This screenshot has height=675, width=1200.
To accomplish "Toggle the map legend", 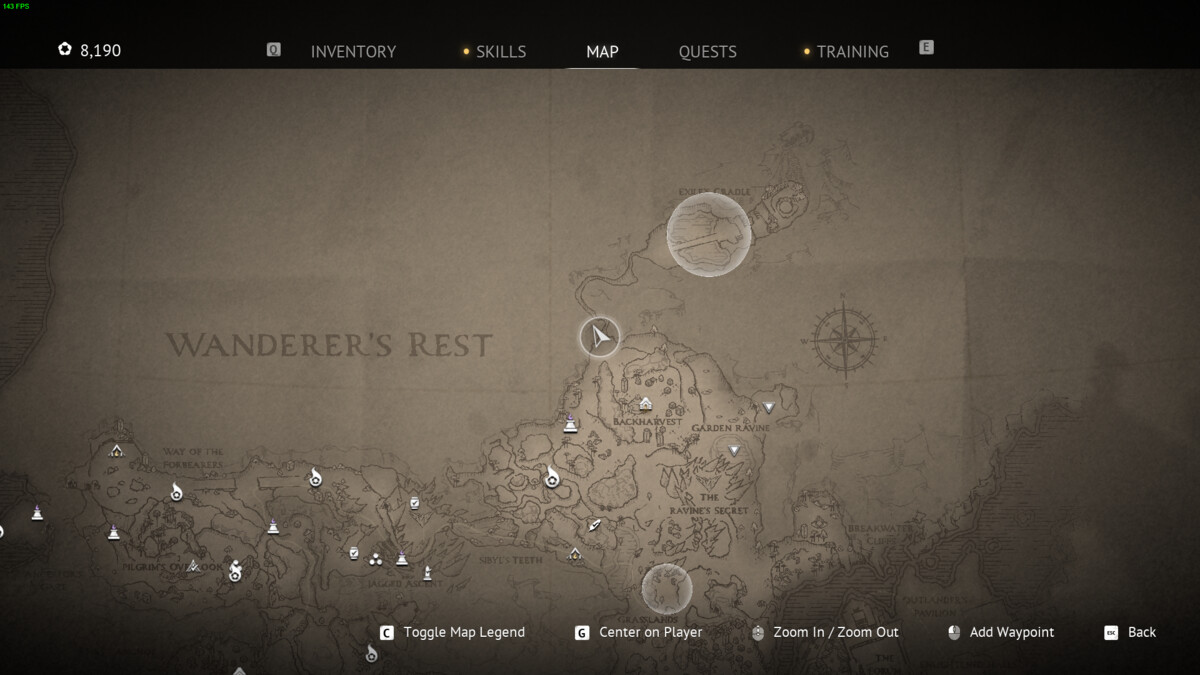I will point(463,632).
